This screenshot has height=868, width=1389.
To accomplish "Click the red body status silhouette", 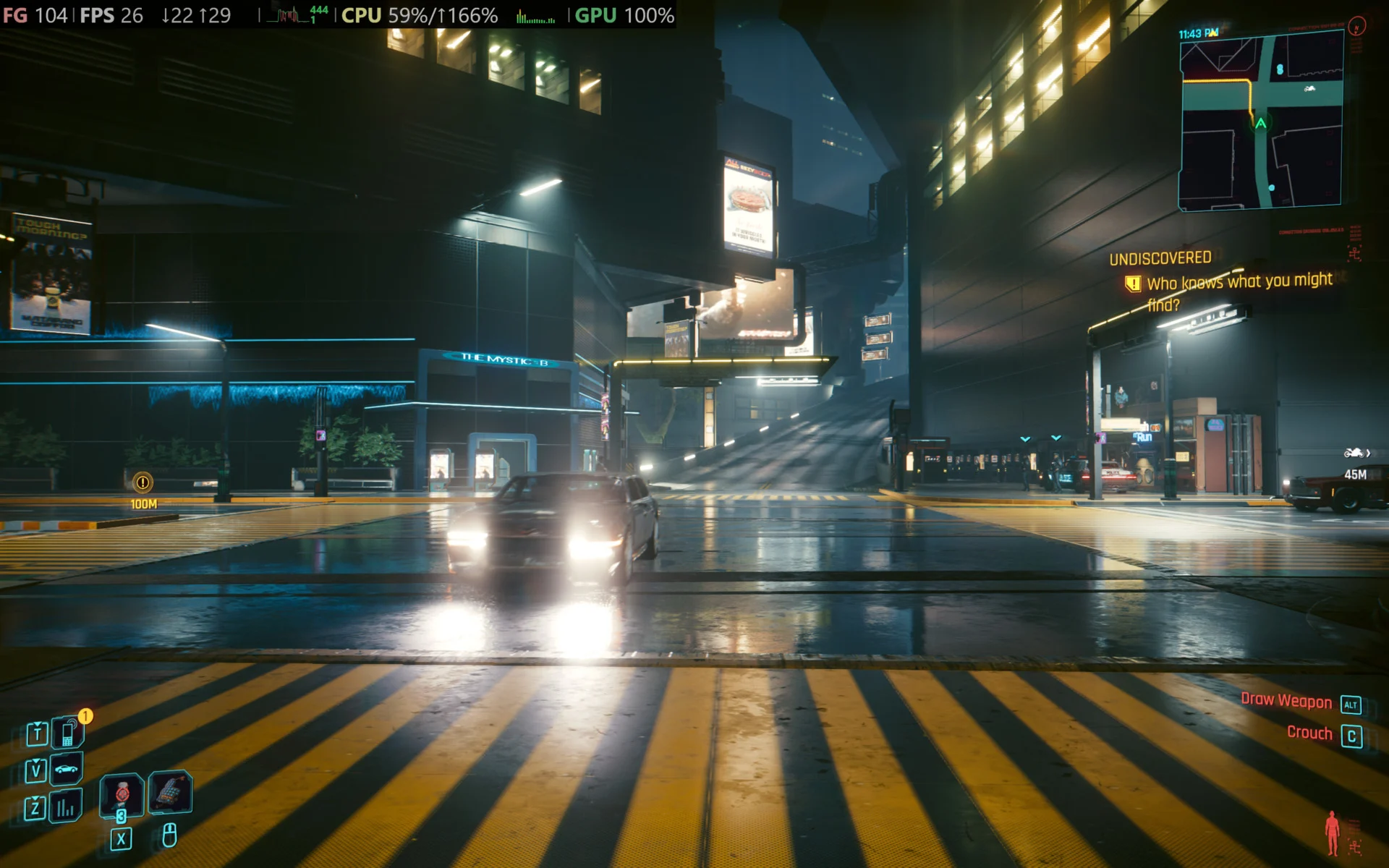I will [x=1332, y=833].
